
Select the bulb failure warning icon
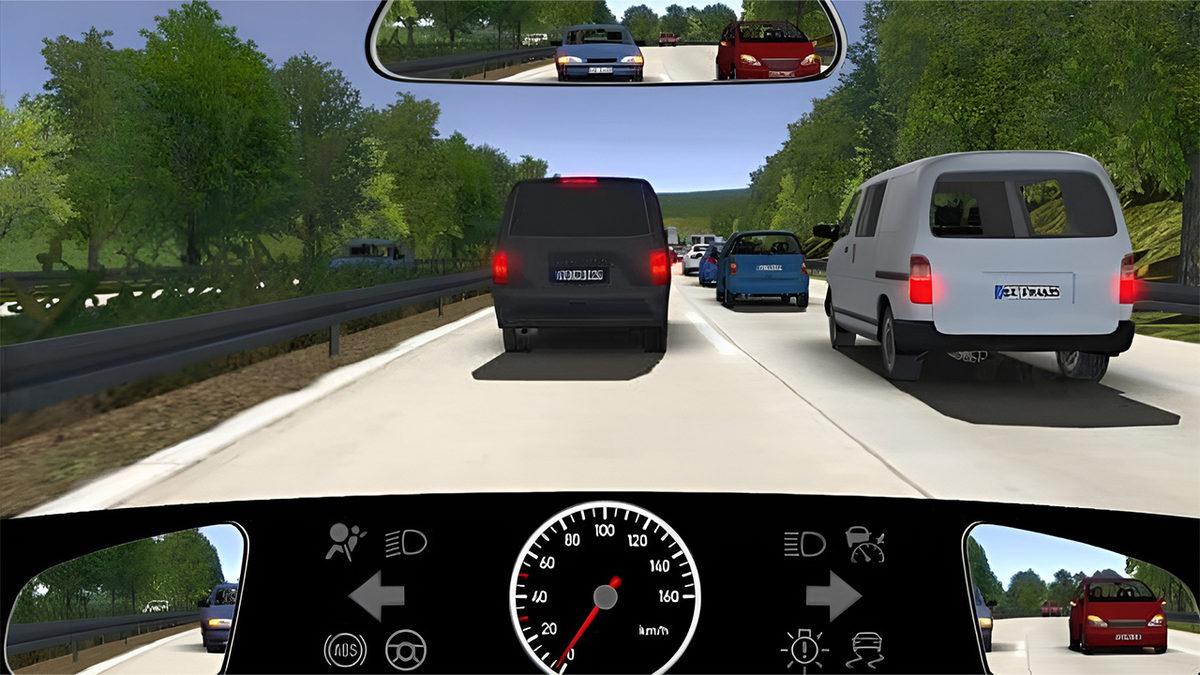pyautogui.click(x=805, y=650)
